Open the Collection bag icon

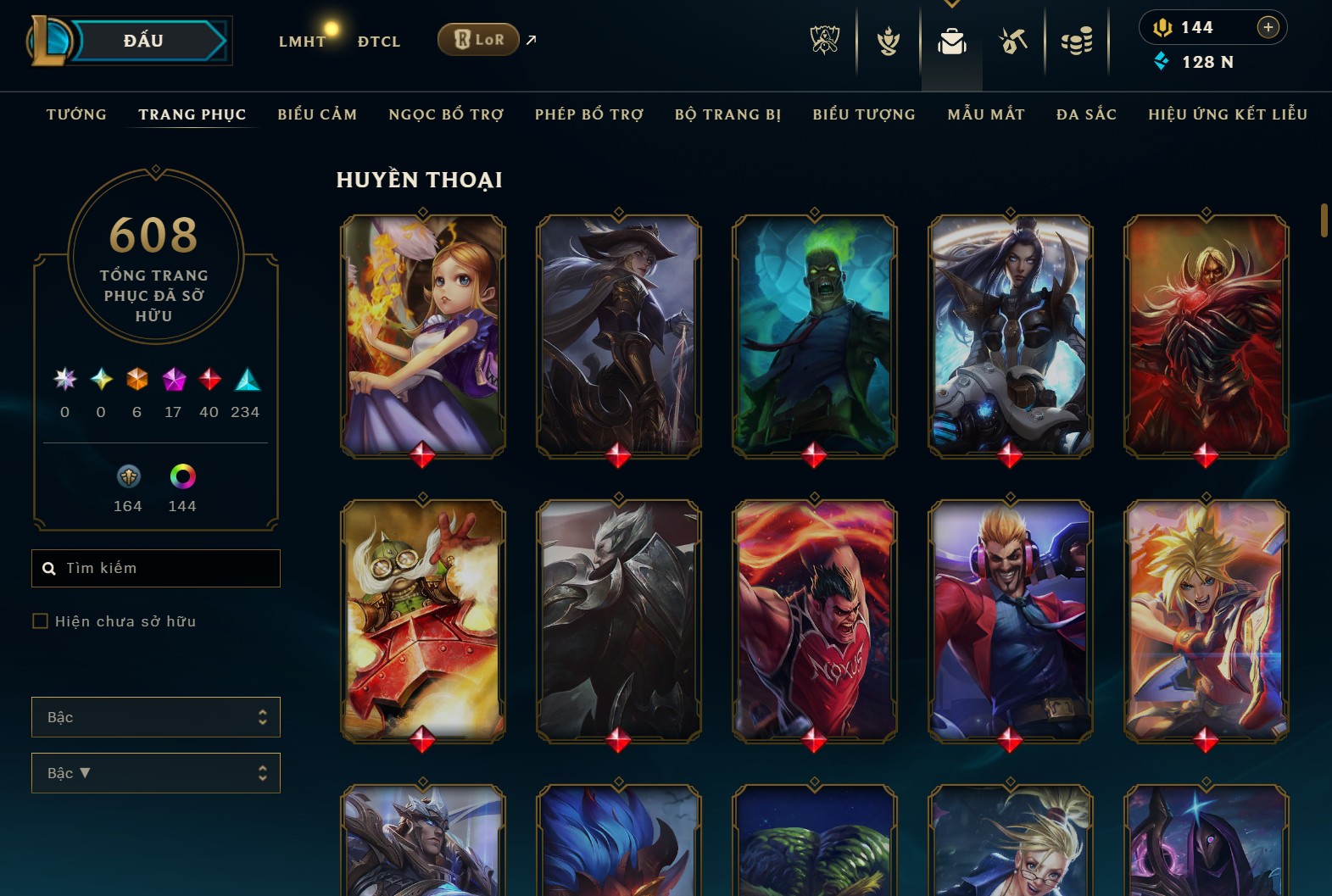[951, 39]
